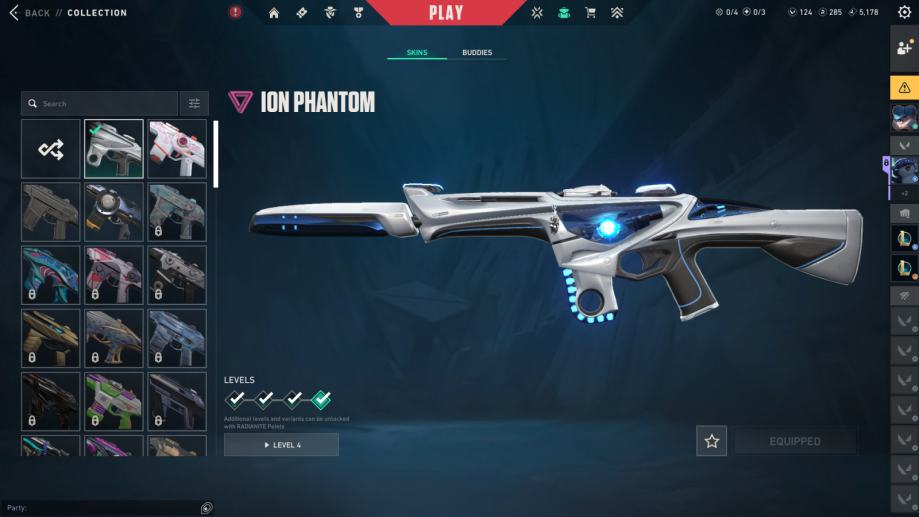This screenshot has height=517, width=919.
Task: Click the yellow warning notification icon
Action: tap(904, 87)
